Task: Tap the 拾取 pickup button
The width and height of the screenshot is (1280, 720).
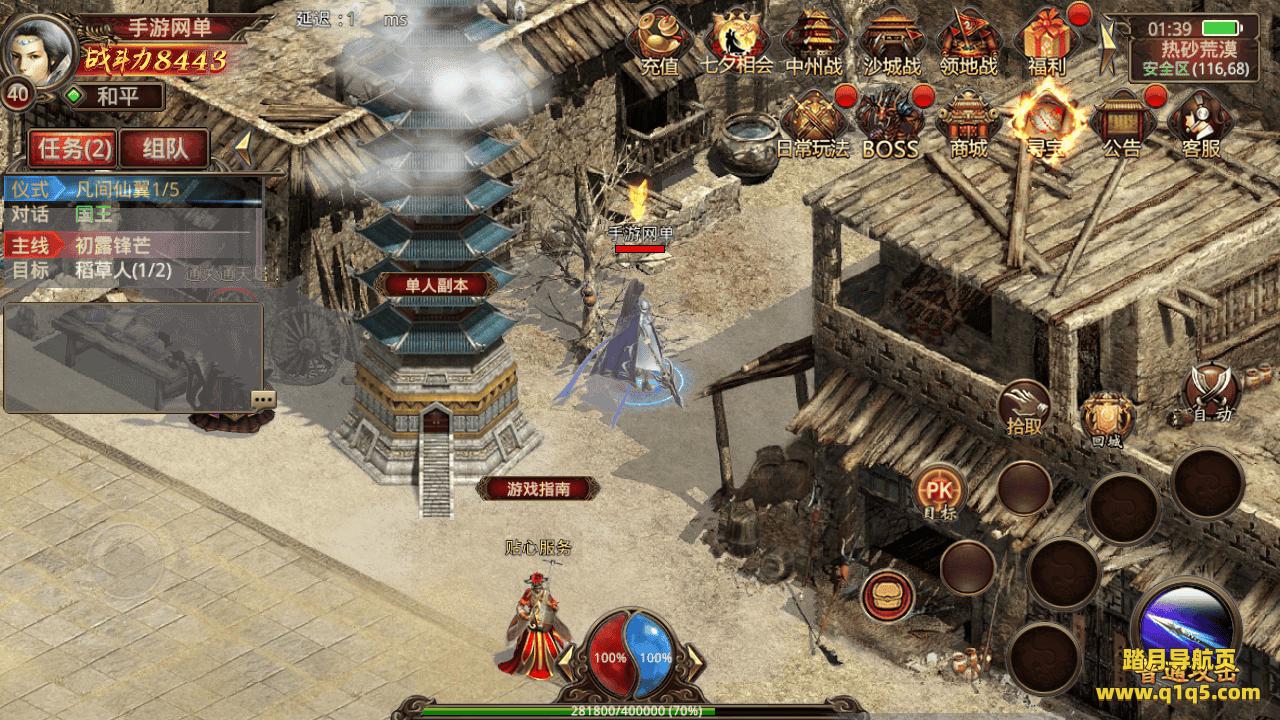Action: tap(1024, 407)
